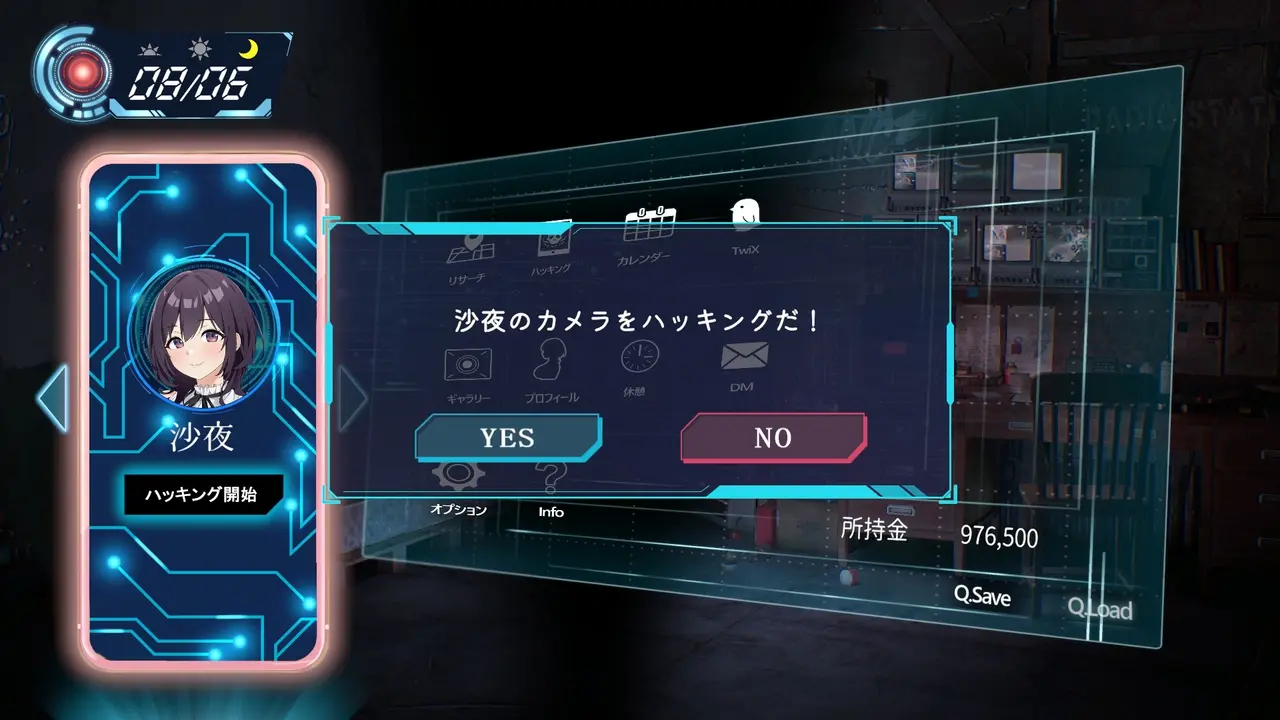The image size is (1280, 720).
Task: Show the next character with right arrow
Action: coord(352,398)
